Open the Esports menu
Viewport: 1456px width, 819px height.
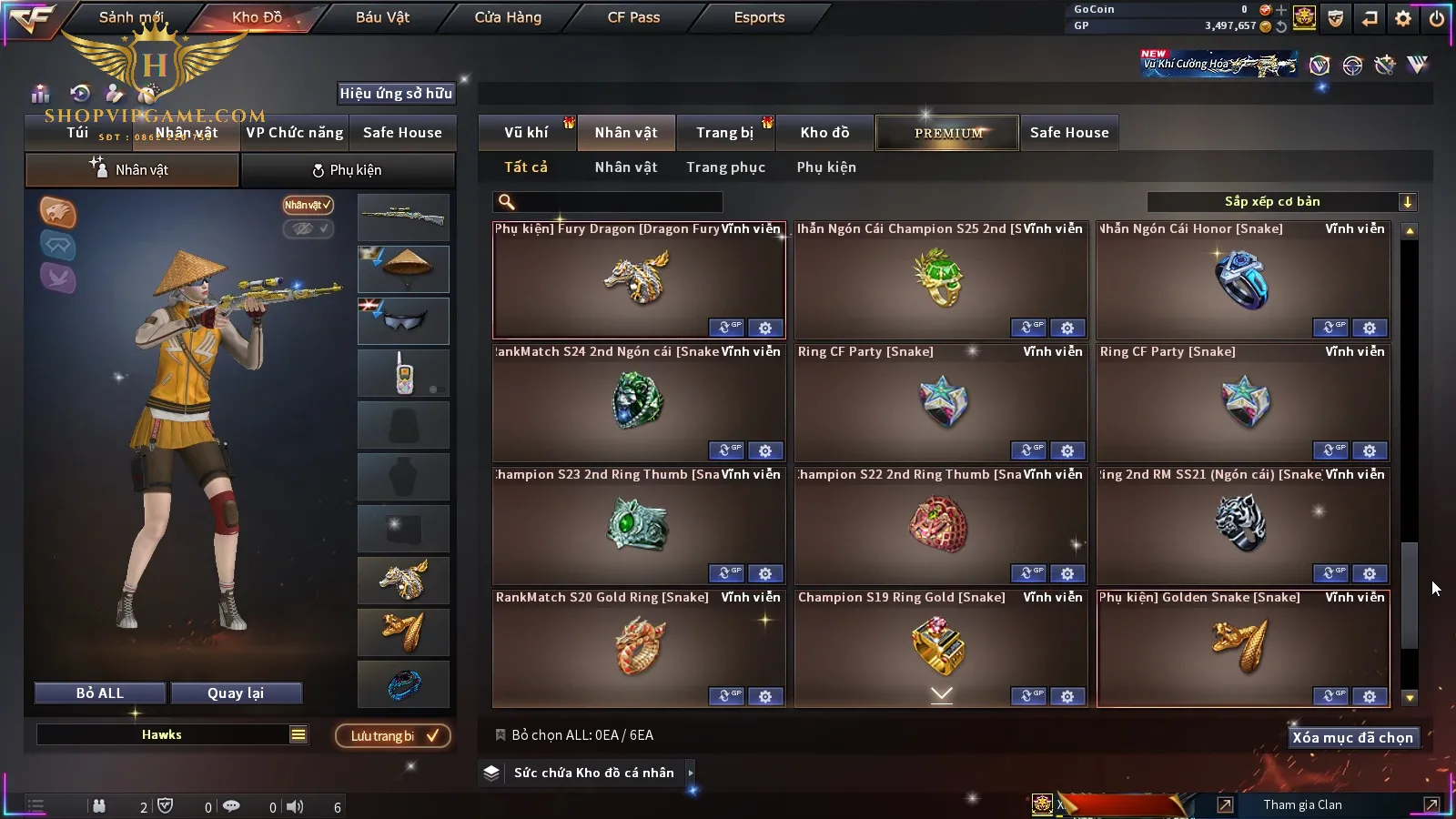[x=759, y=17]
